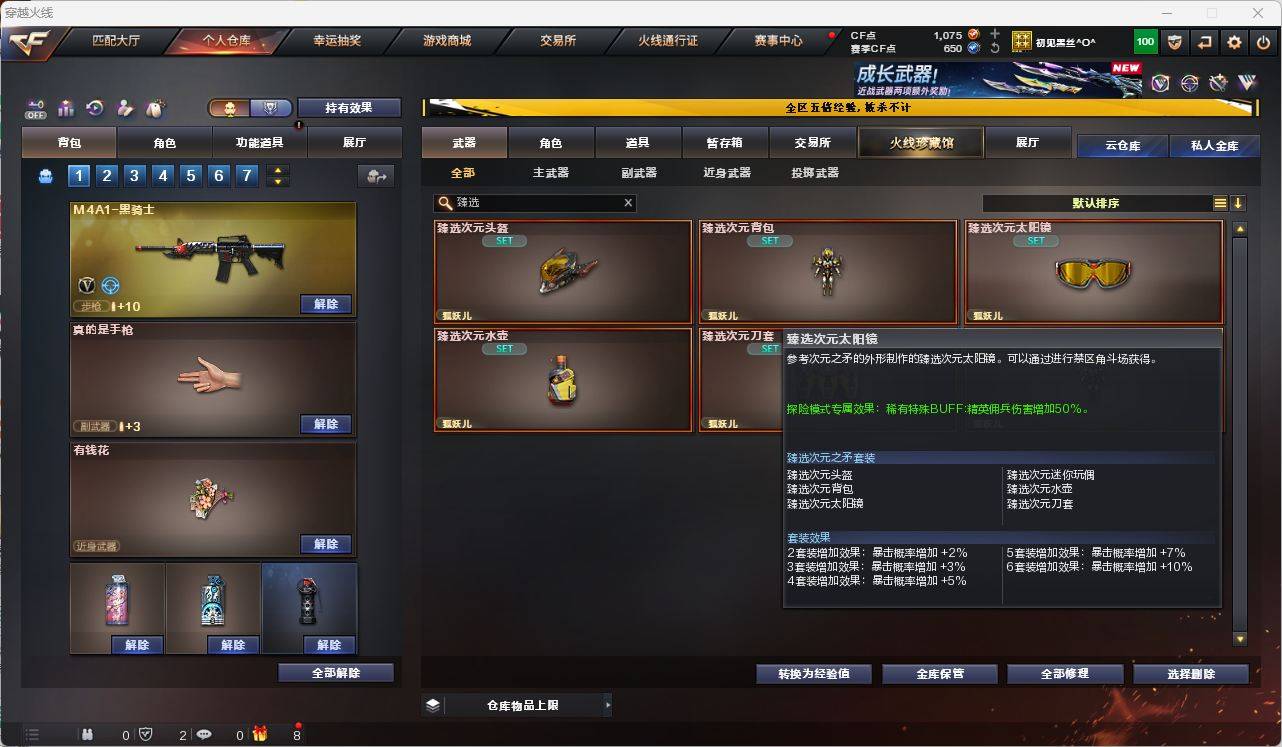Click the 全部解除 button
The height and width of the screenshot is (747, 1282).
(334, 672)
